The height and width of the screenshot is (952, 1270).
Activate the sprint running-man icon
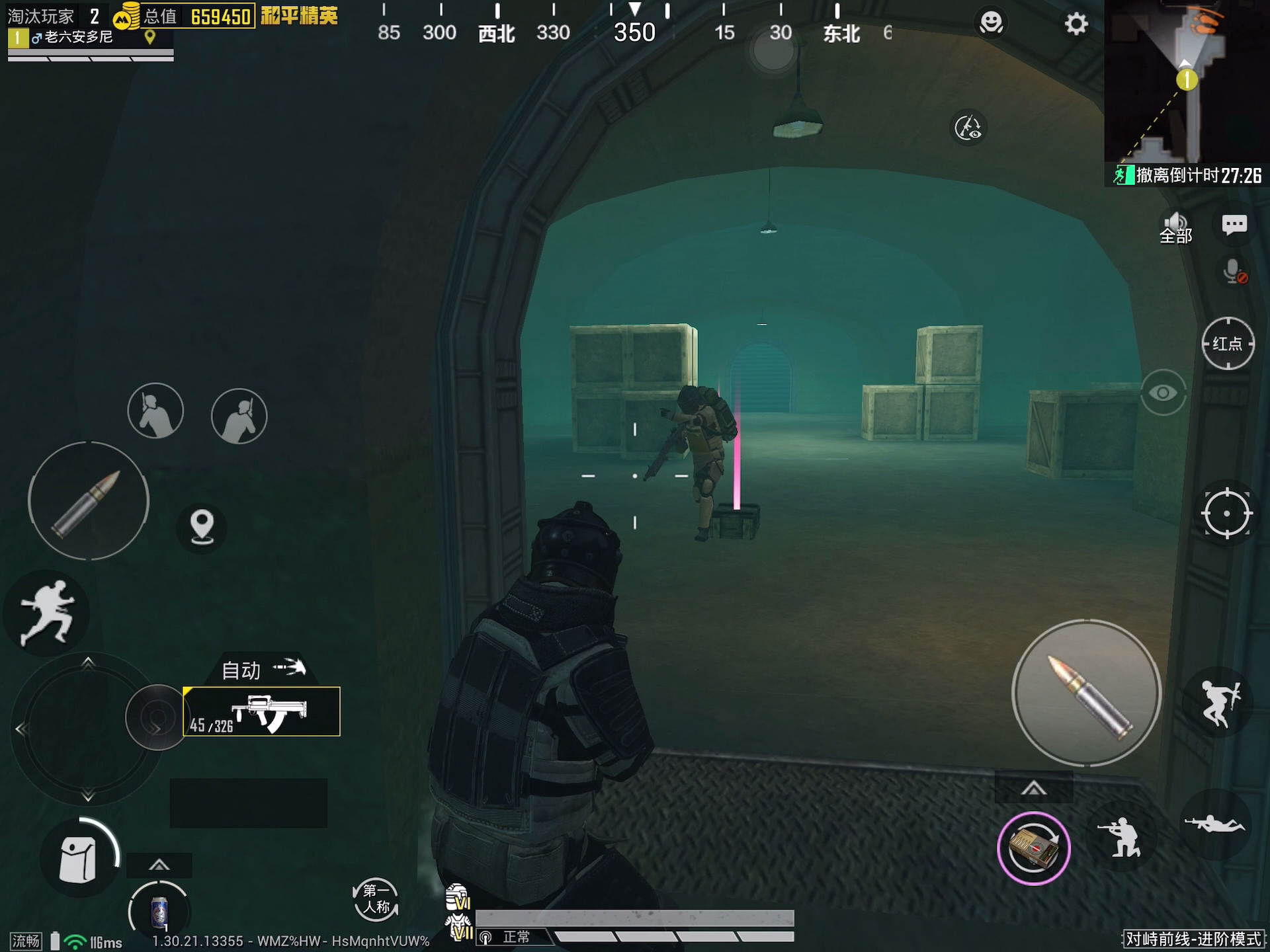pyautogui.click(x=46, y=612)
